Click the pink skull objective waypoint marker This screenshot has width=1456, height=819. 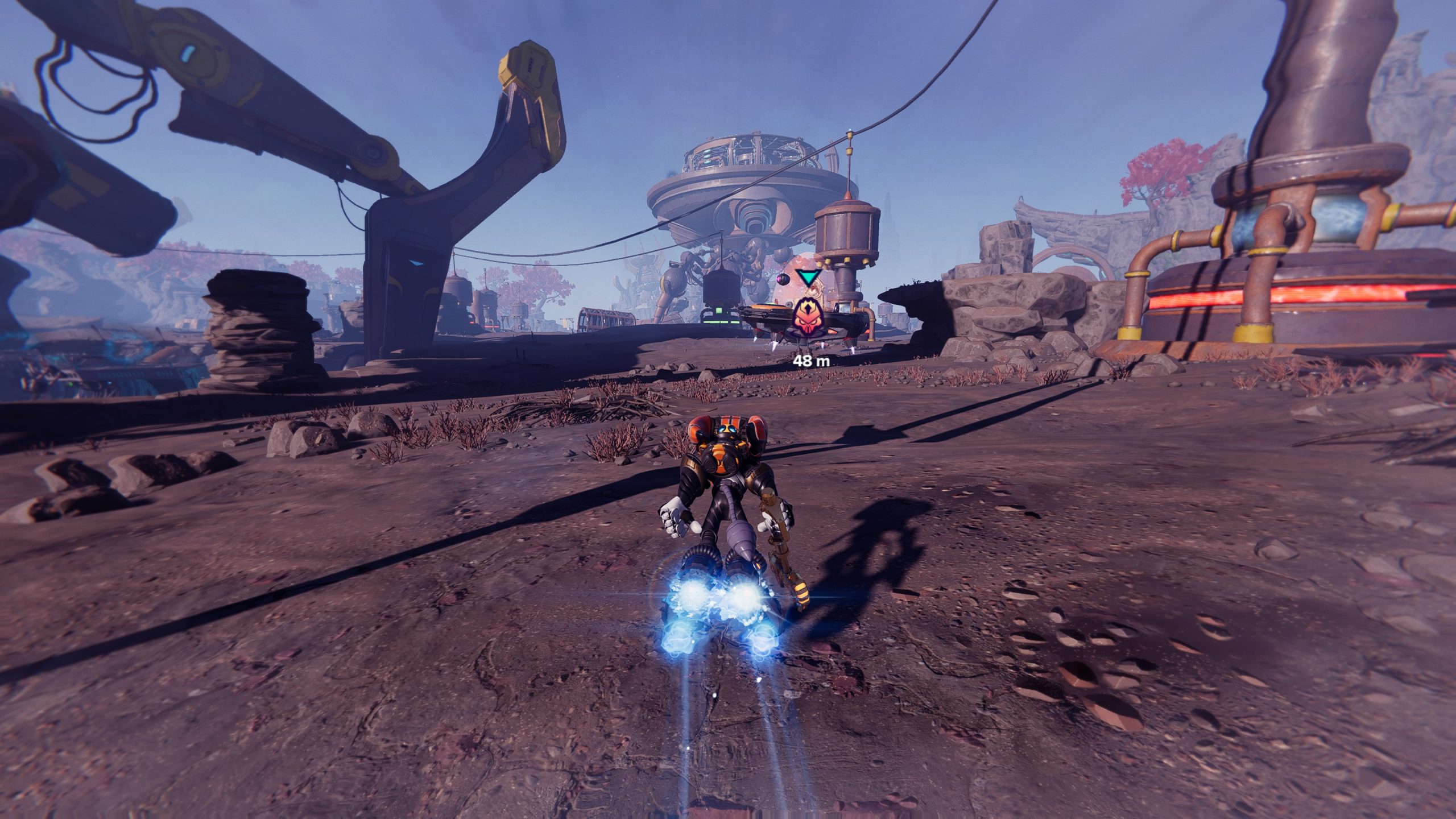pos(807,316)
